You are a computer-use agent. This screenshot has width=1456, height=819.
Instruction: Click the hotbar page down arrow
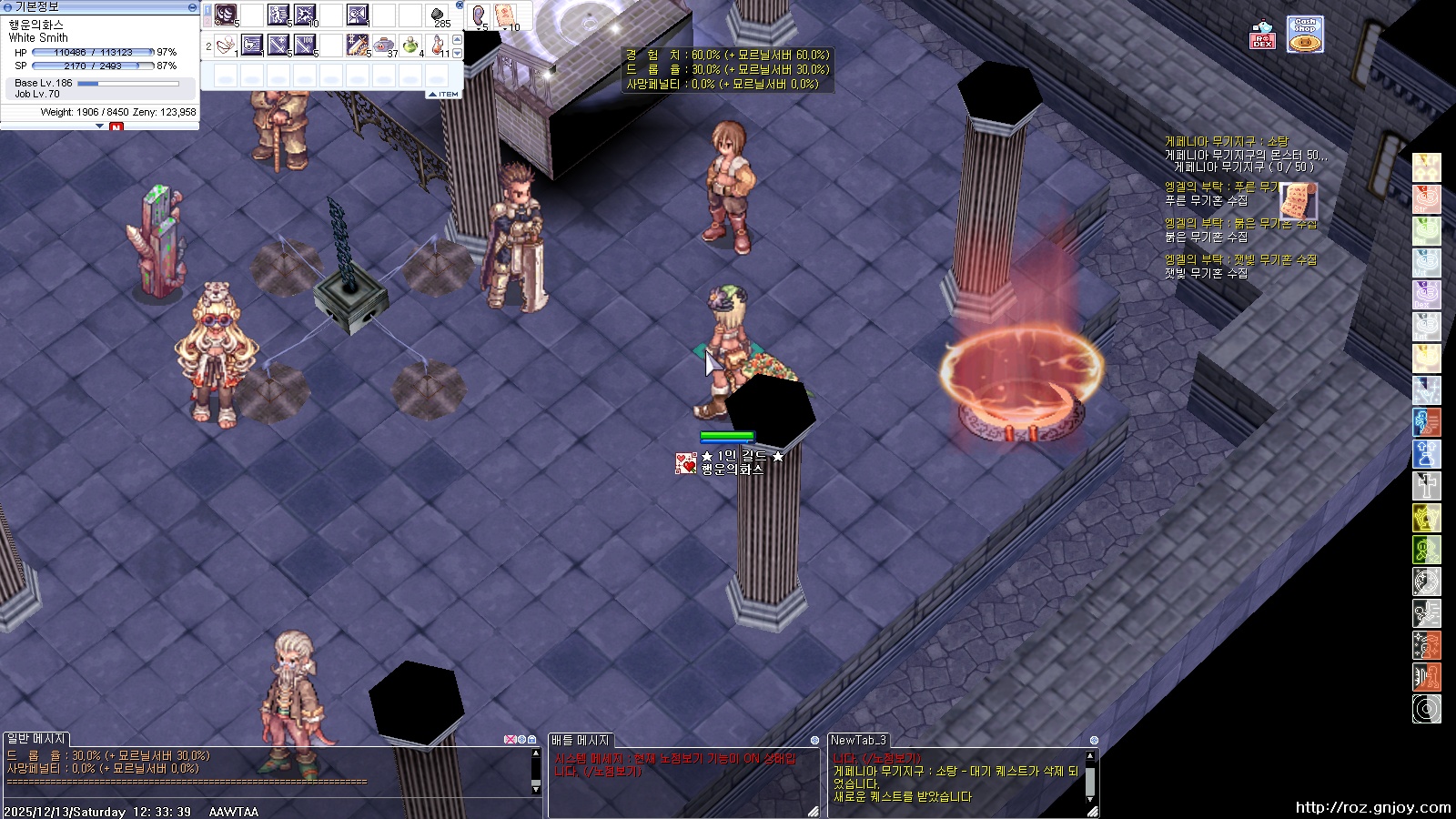(457, 52)
